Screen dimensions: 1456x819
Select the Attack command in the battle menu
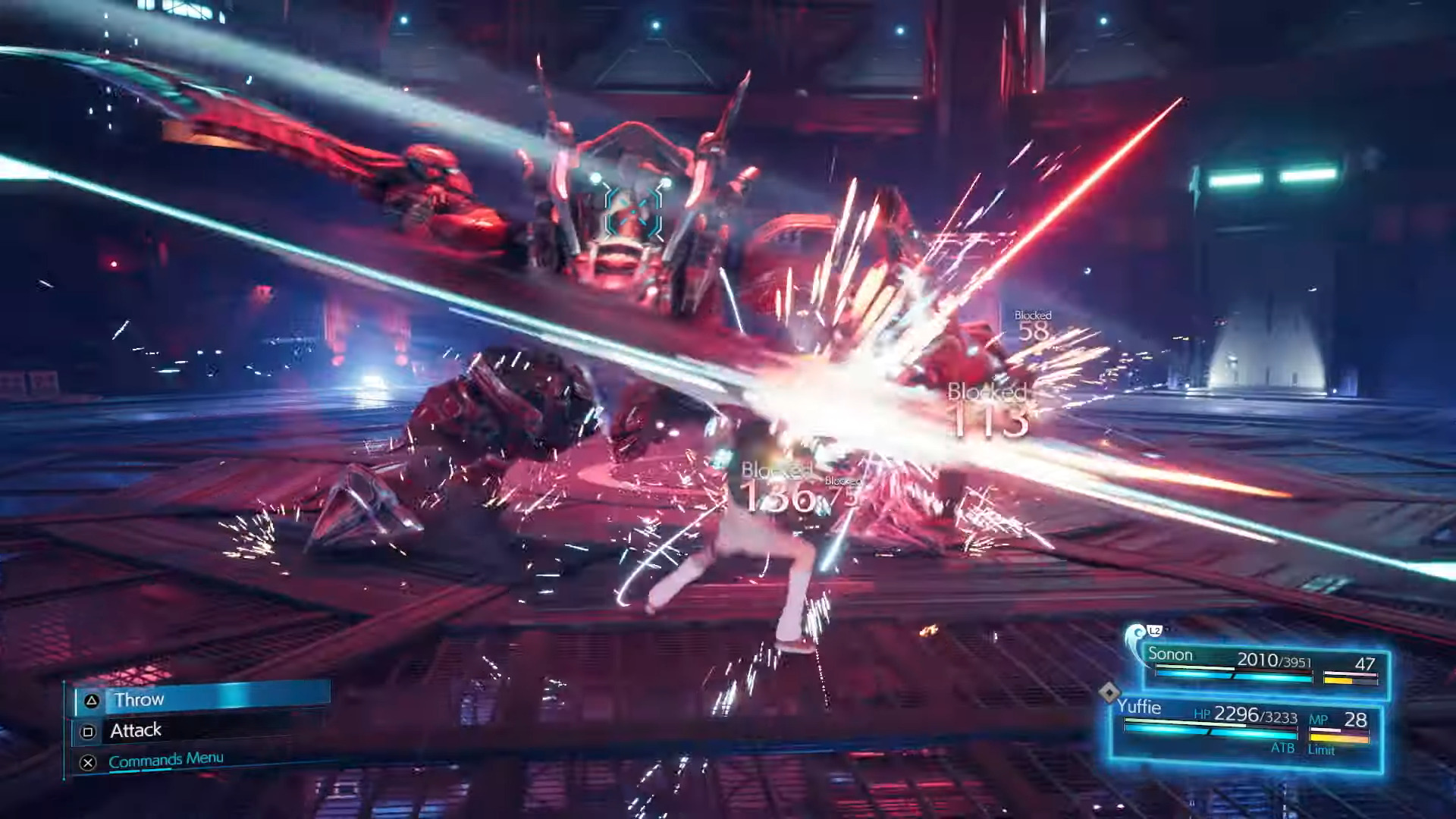click(136, 730)
